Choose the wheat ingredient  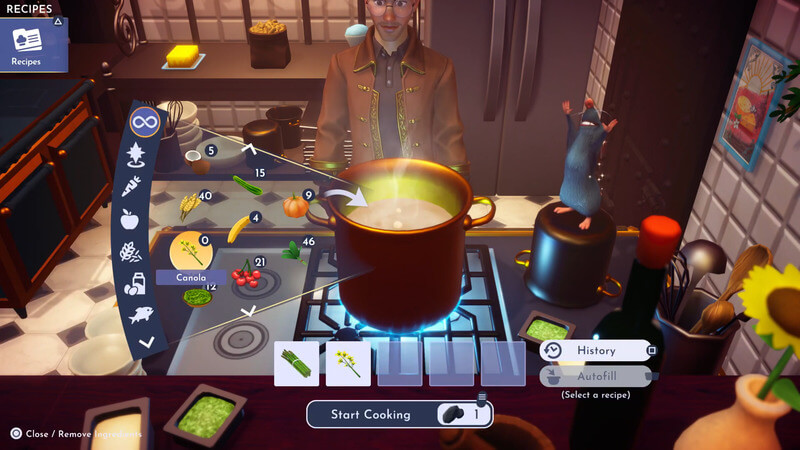[188, 206]
